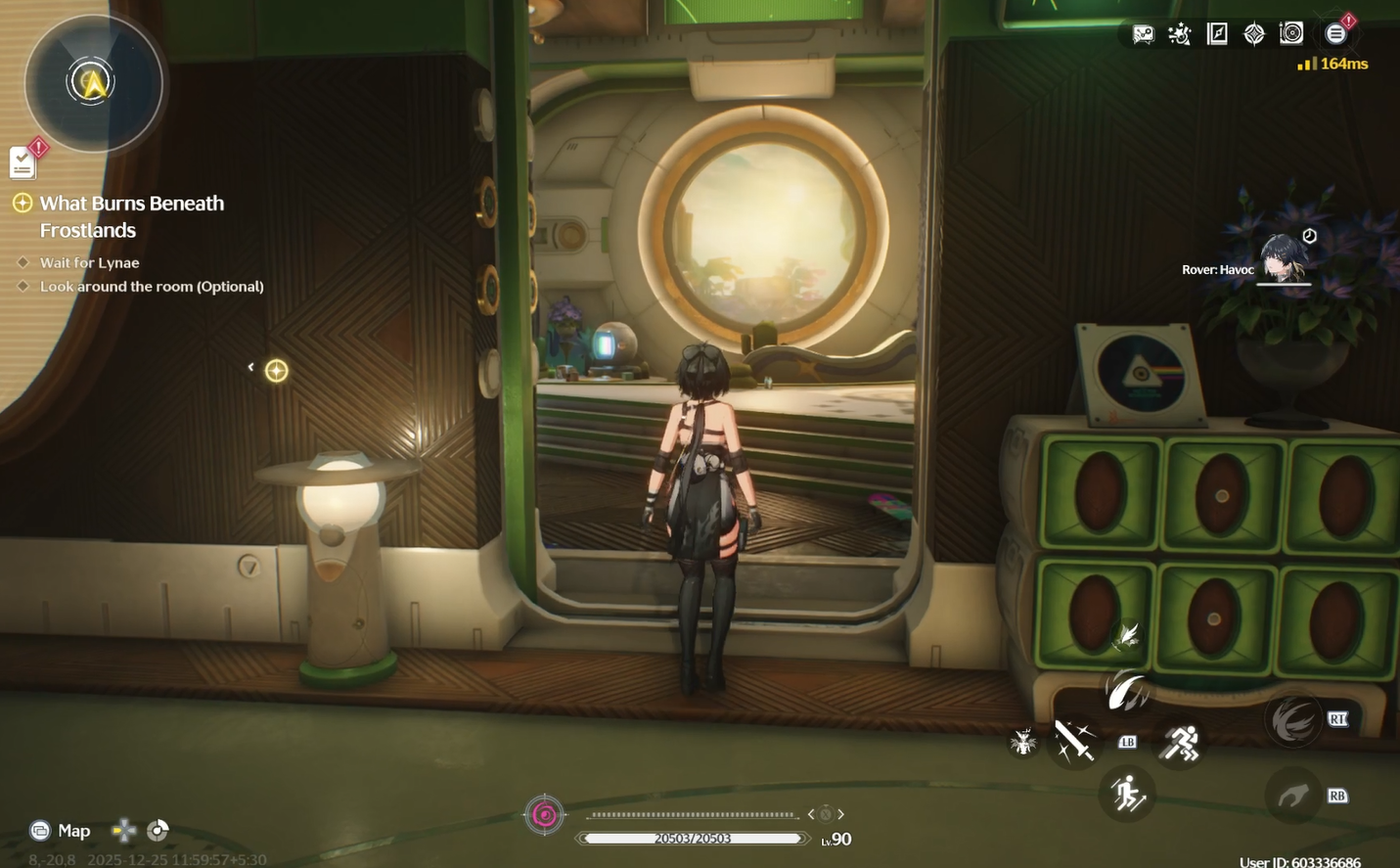This screenshot has height=868, width=1400.
Task: Open the segmented utility wheel icon
Action: (158, 831)
